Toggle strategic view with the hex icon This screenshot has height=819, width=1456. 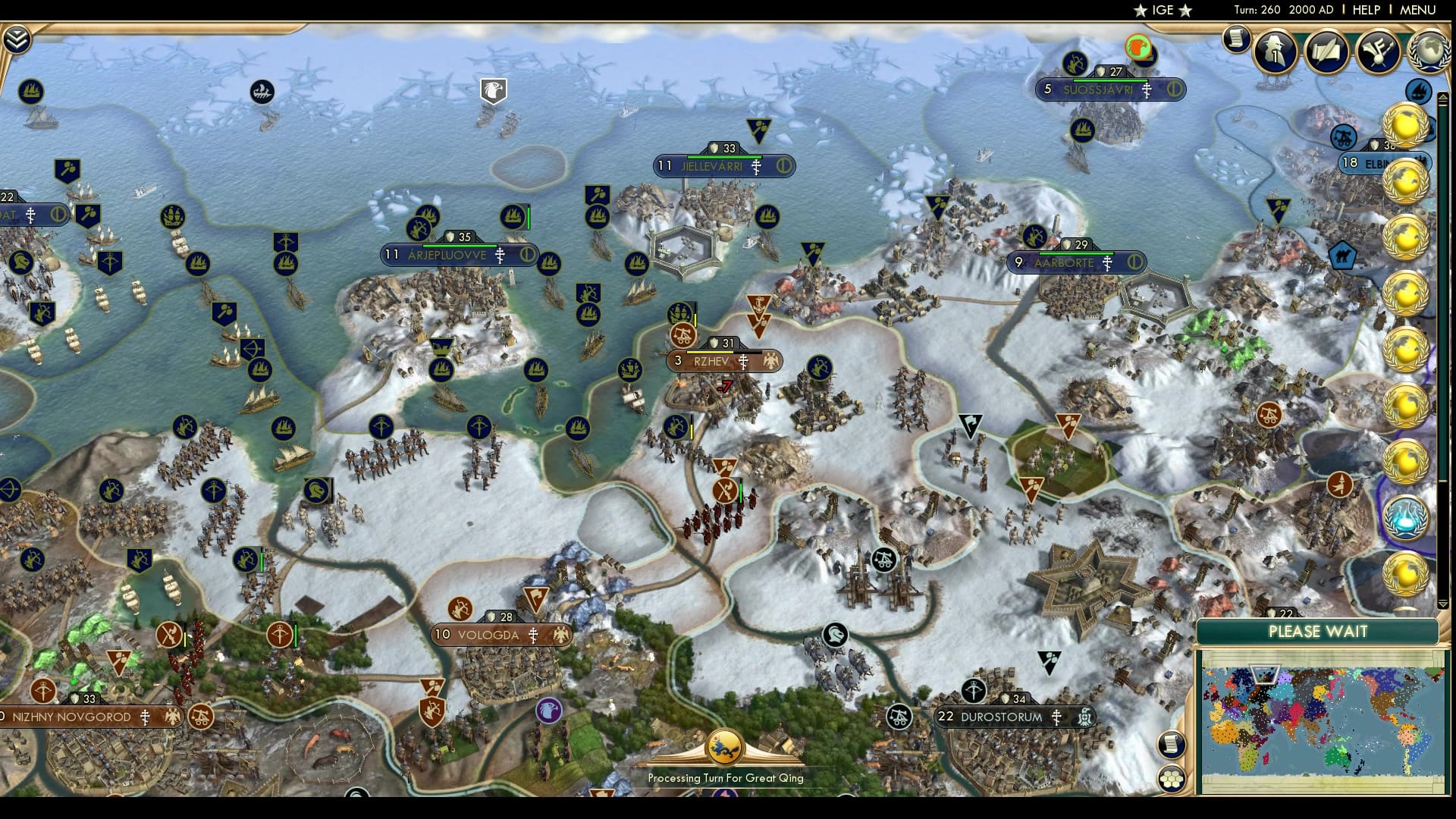tap(1171, 779)
